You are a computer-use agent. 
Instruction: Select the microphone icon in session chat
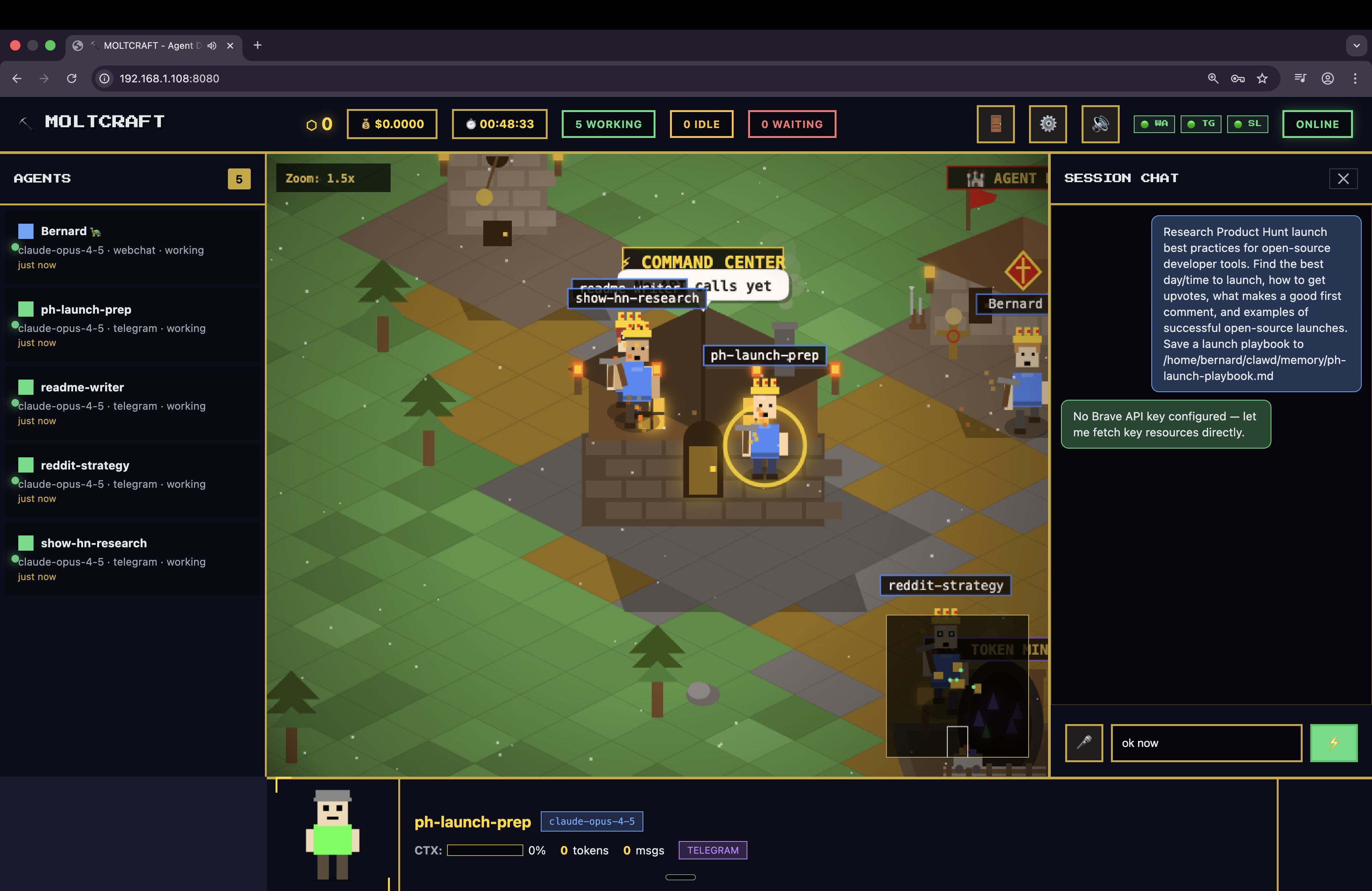click(x=1084, y=743)
